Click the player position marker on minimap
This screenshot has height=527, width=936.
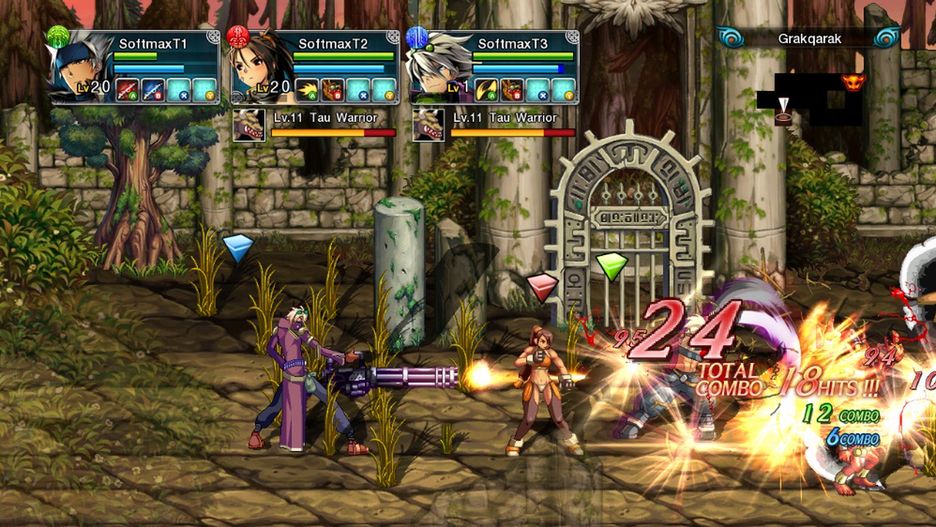point(782,106)
